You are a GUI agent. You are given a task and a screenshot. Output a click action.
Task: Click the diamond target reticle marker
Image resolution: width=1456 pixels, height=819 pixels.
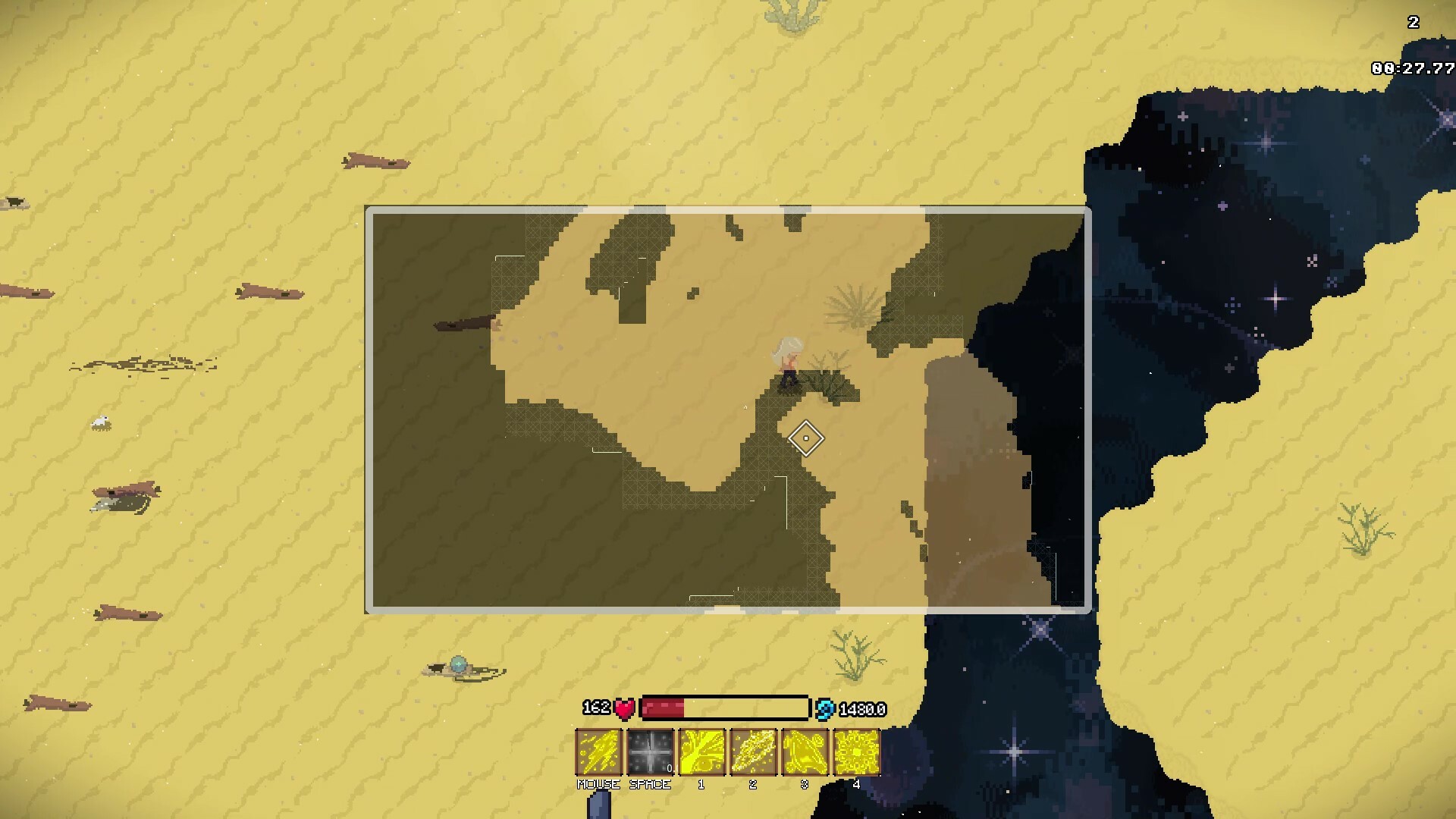[x=806, y=438]
